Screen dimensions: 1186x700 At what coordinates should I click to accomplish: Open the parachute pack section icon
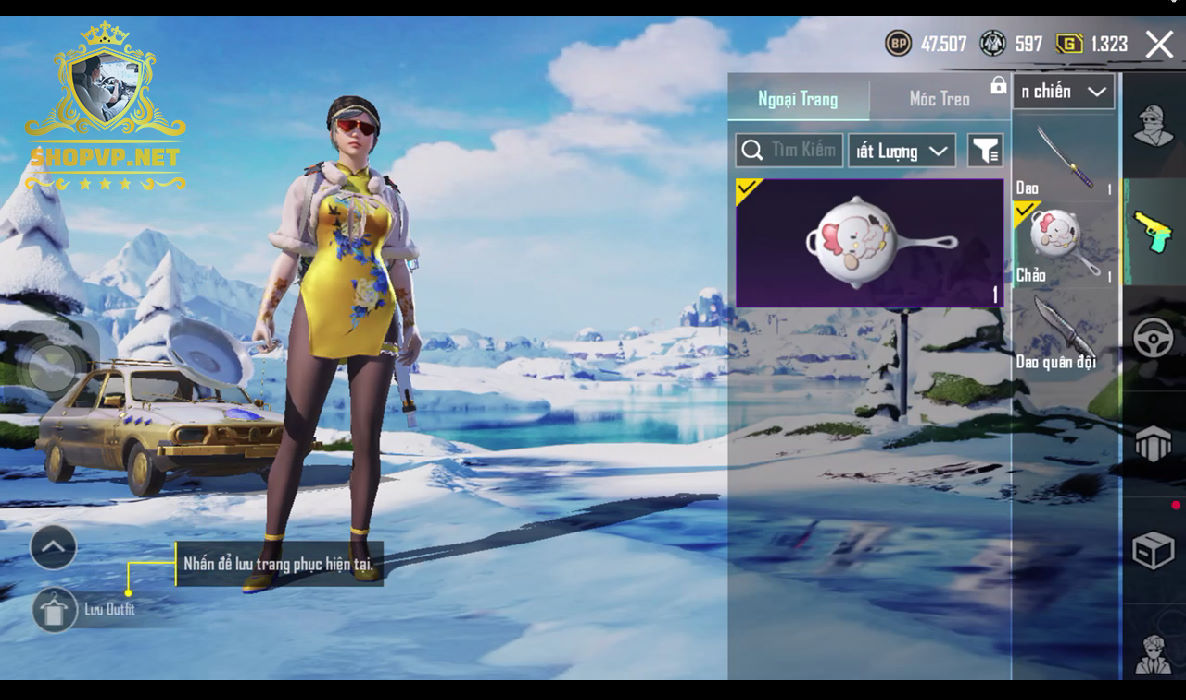1153,443
